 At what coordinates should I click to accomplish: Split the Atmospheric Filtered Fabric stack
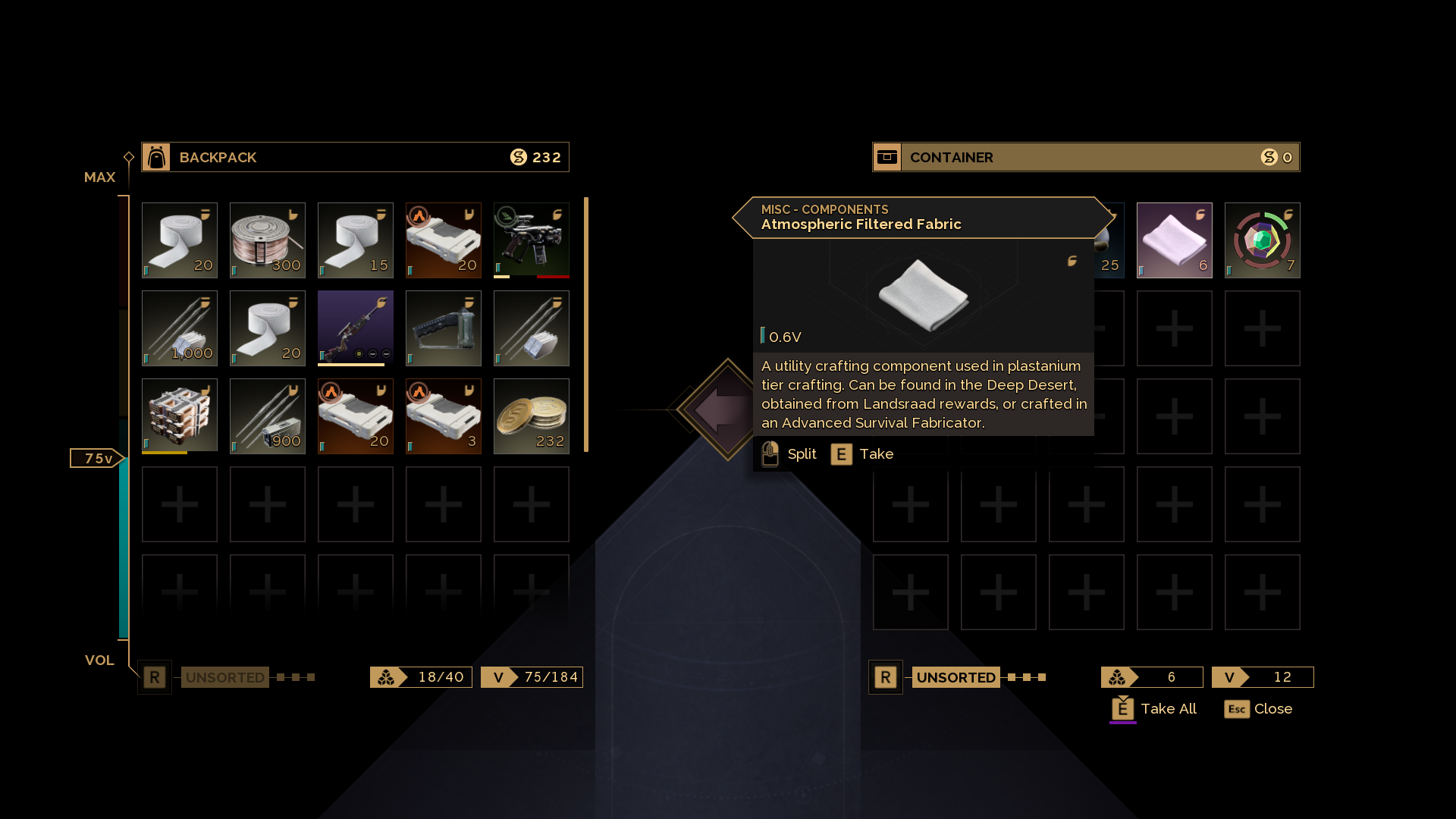click(789, 454)
